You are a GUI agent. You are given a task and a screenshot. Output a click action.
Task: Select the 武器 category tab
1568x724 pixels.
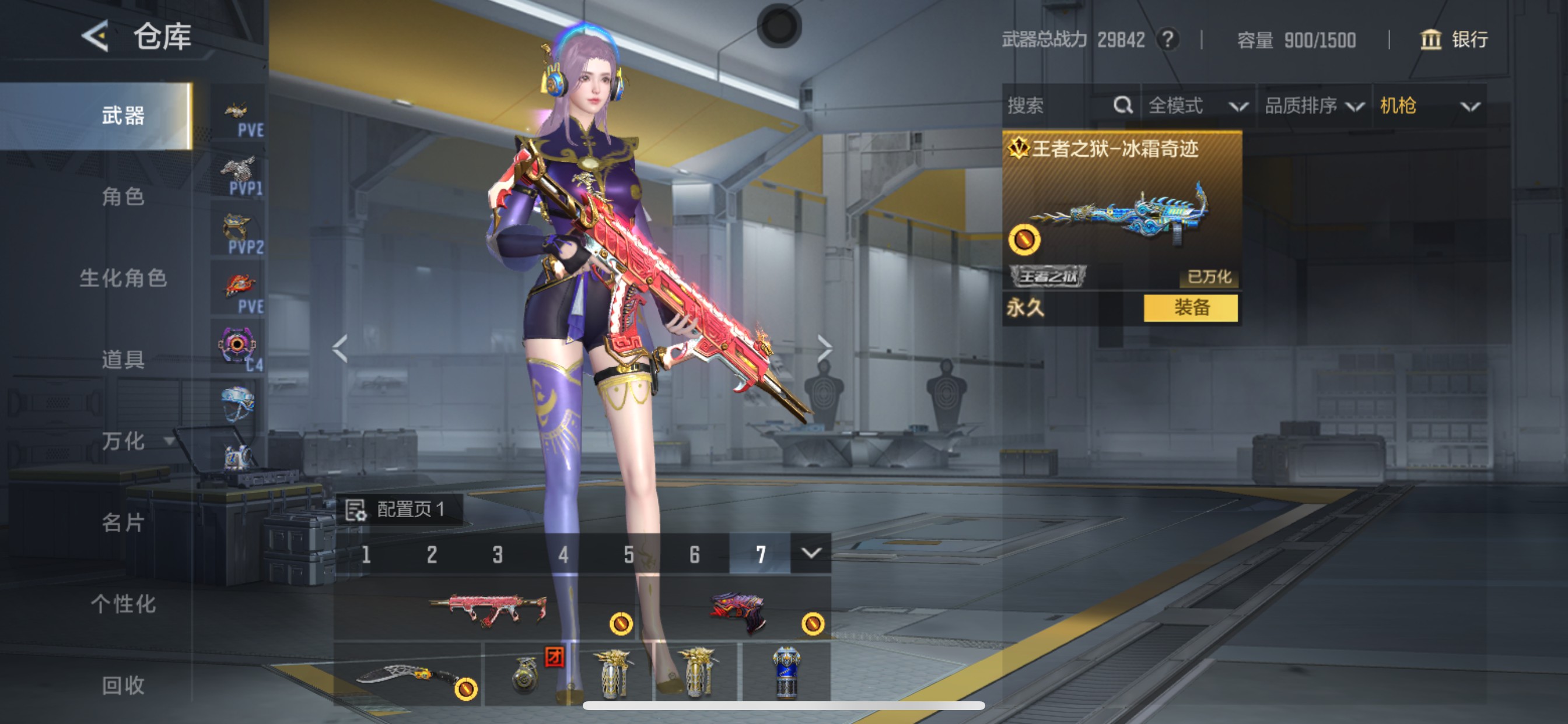pos(123,115)
